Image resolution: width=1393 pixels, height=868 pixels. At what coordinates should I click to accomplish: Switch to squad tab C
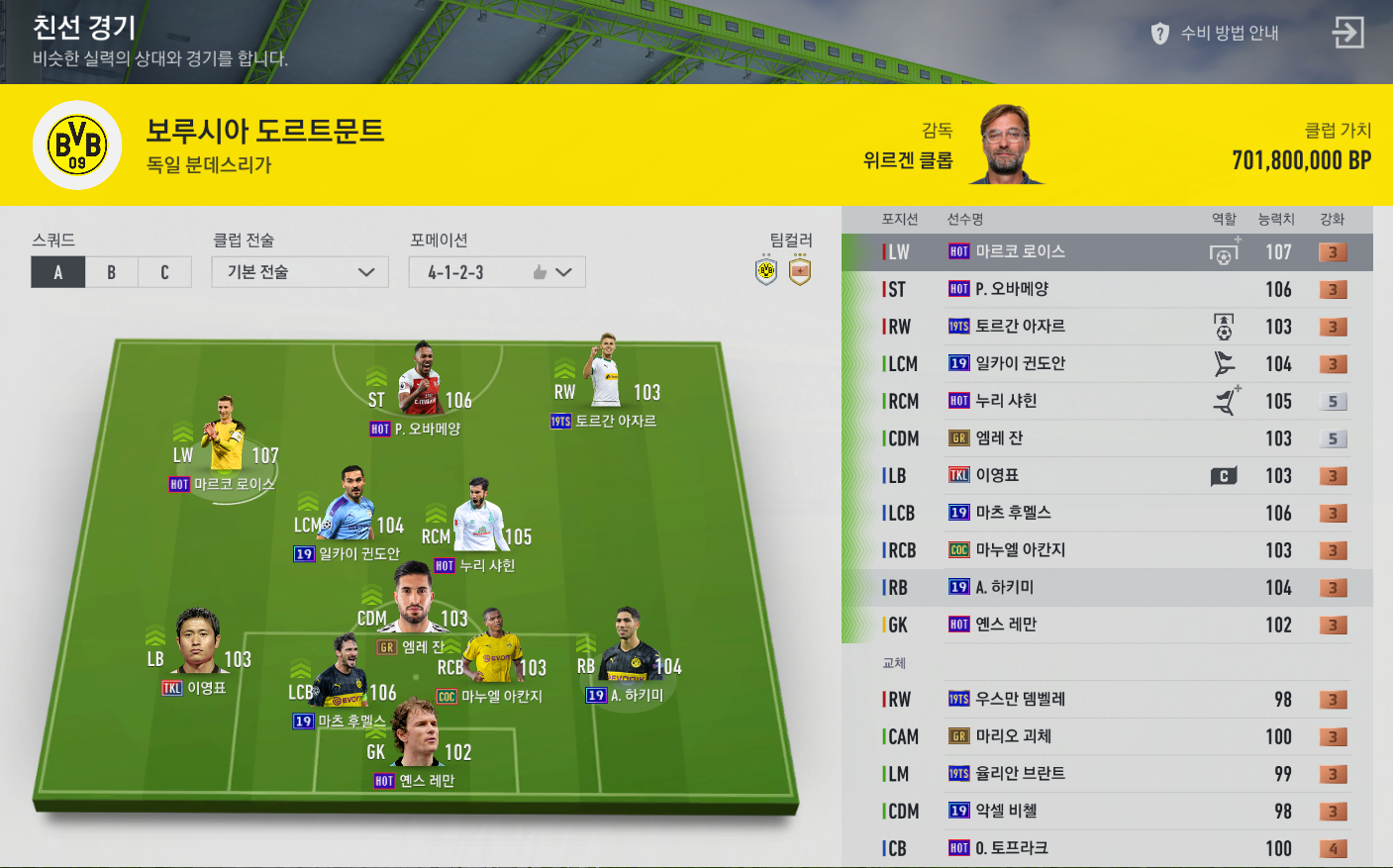[164, 272]
